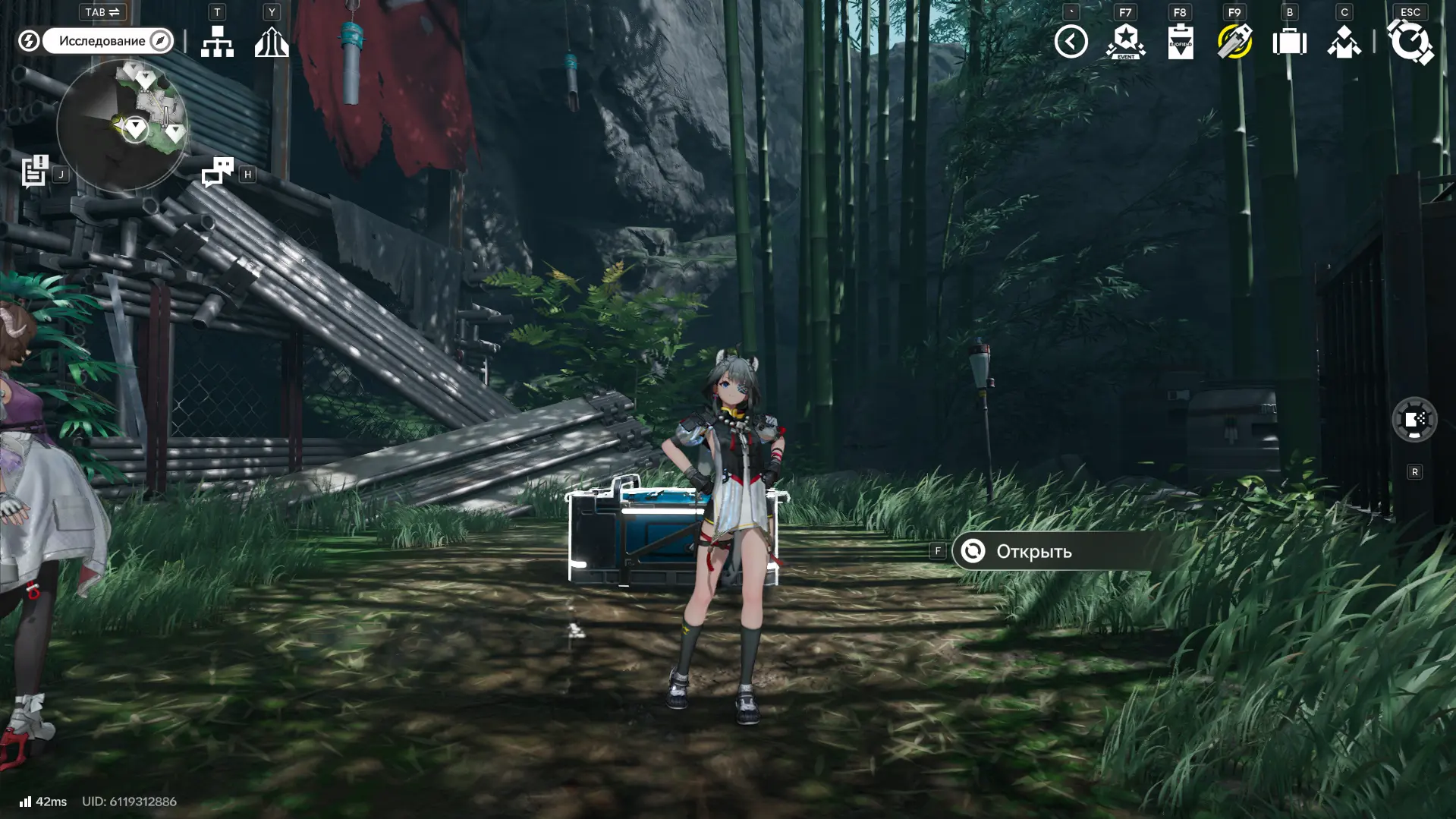
Task: Open the towers building icon menu
Action: (x=272, y=42)
